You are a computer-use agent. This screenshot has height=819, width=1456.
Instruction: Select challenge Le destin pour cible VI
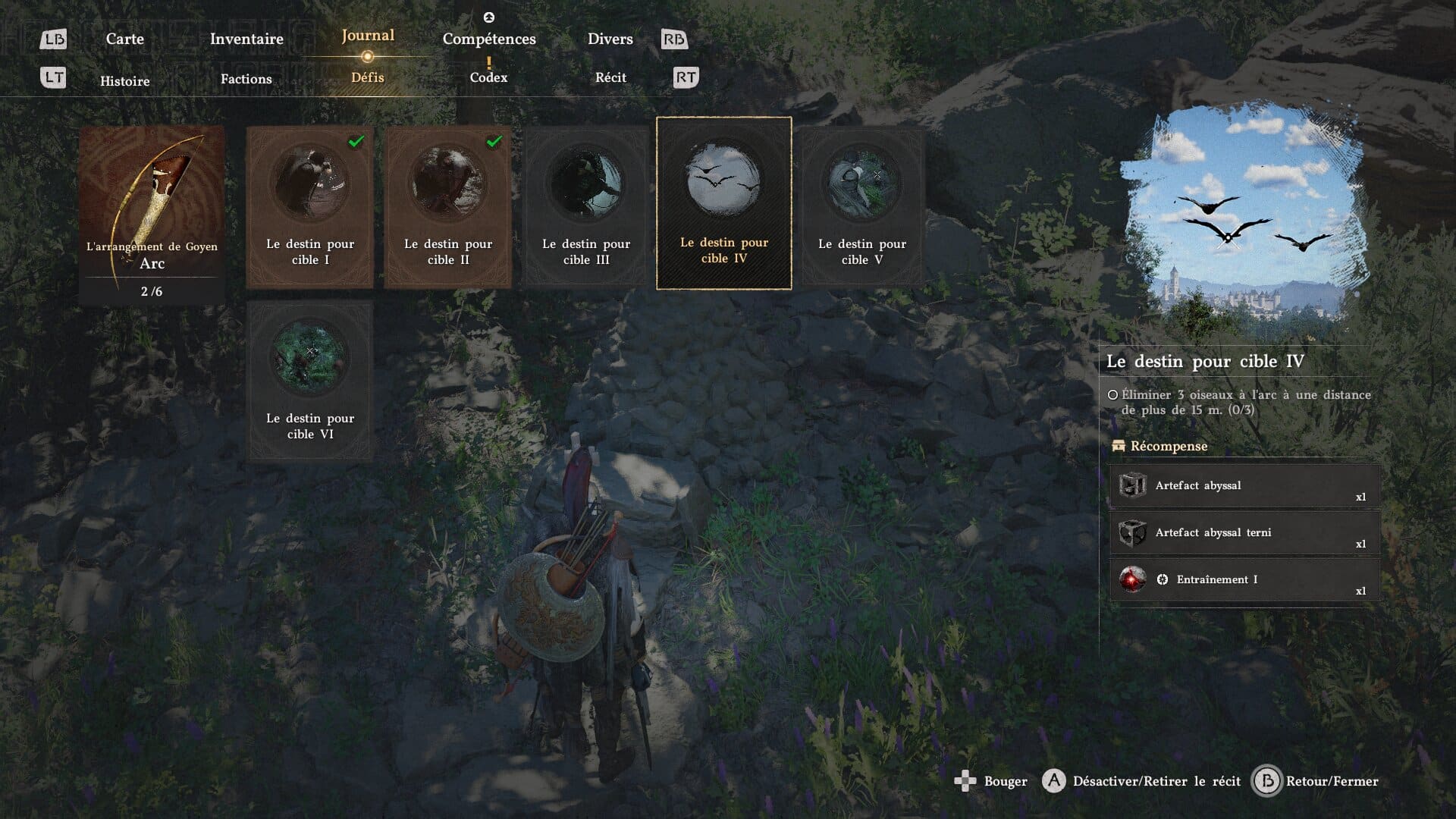(310, 381)
